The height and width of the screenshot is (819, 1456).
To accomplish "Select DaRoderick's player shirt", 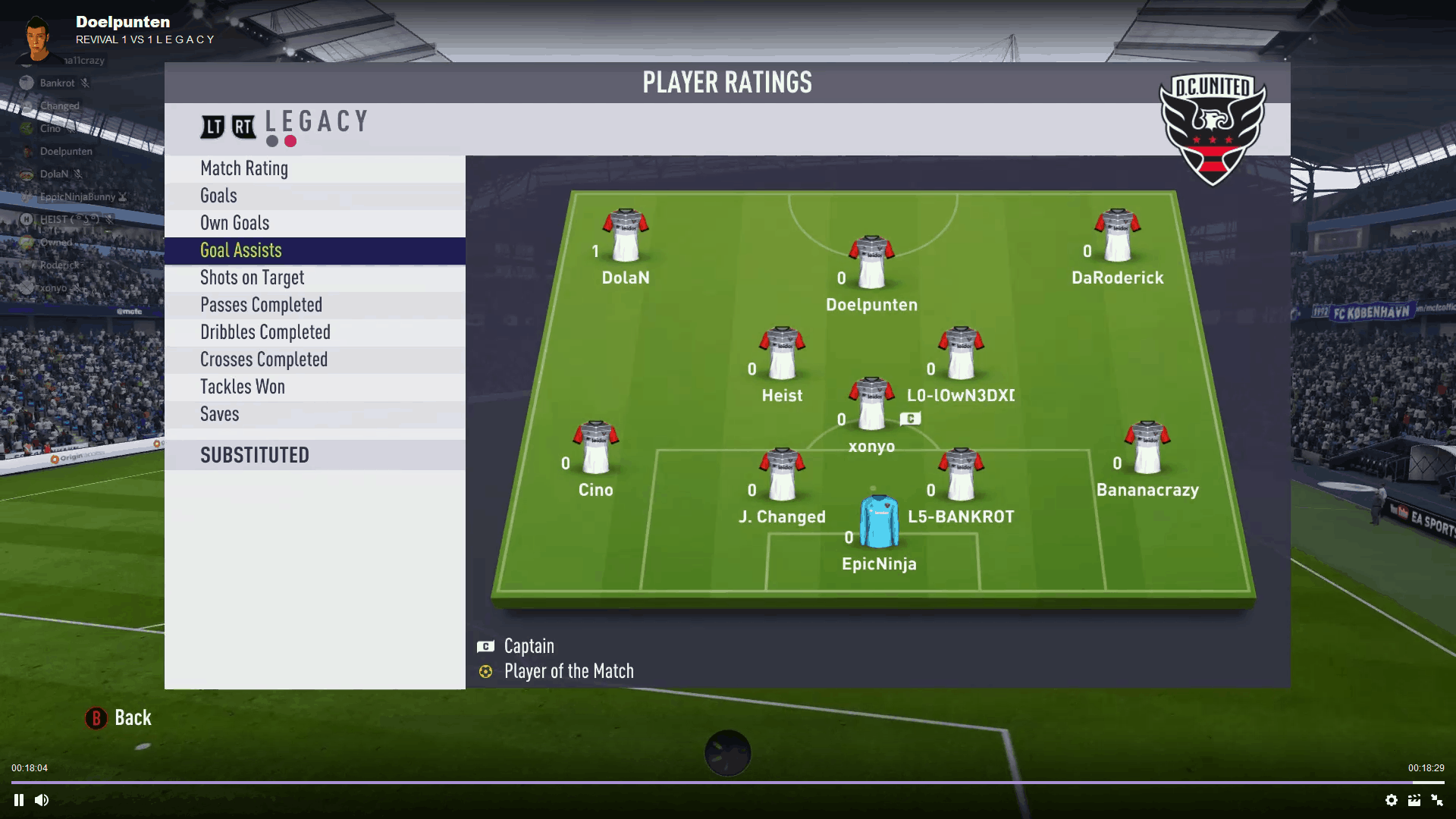I will (1117, 235).
